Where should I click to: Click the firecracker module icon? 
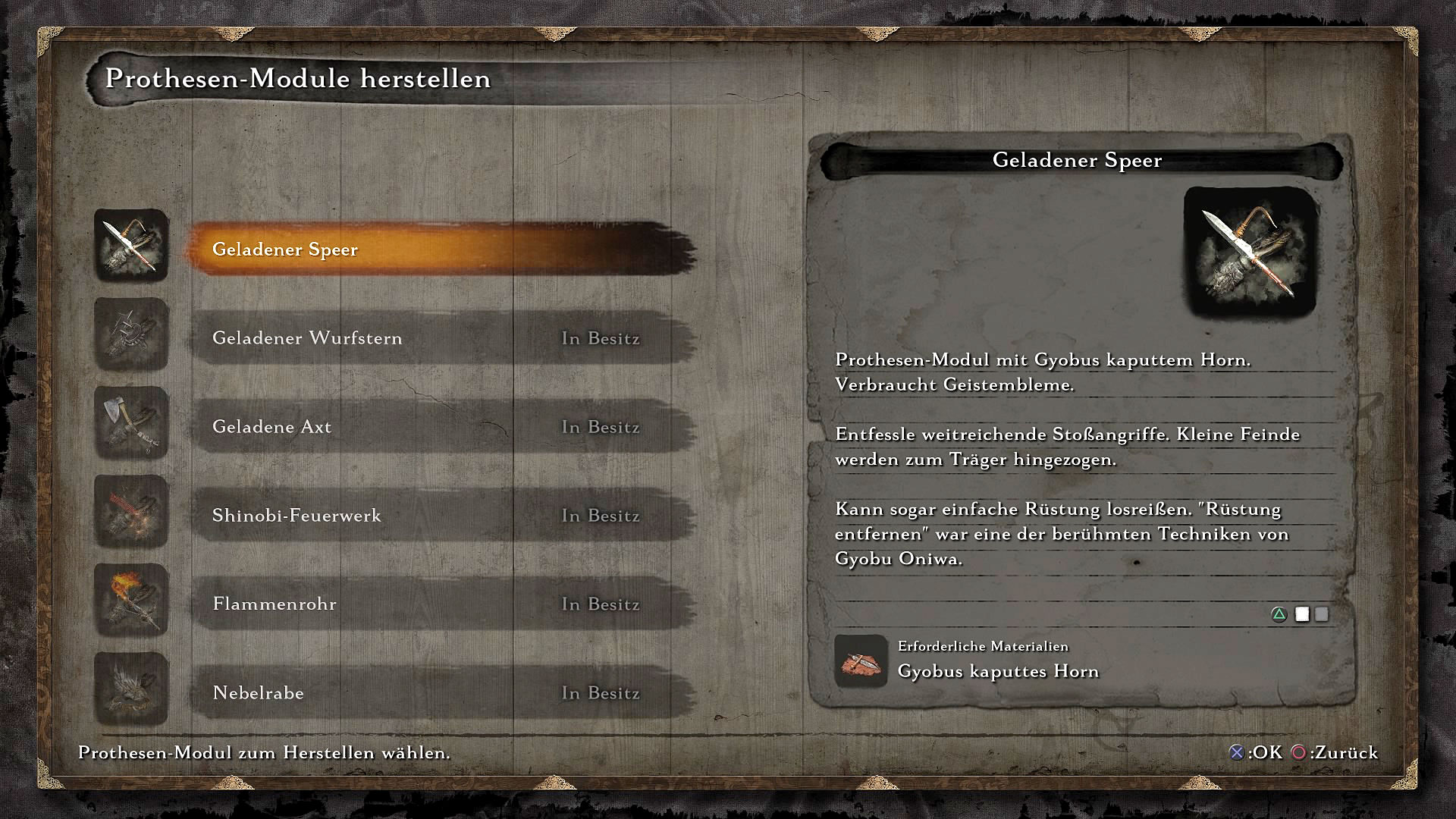tap(131, 512)
